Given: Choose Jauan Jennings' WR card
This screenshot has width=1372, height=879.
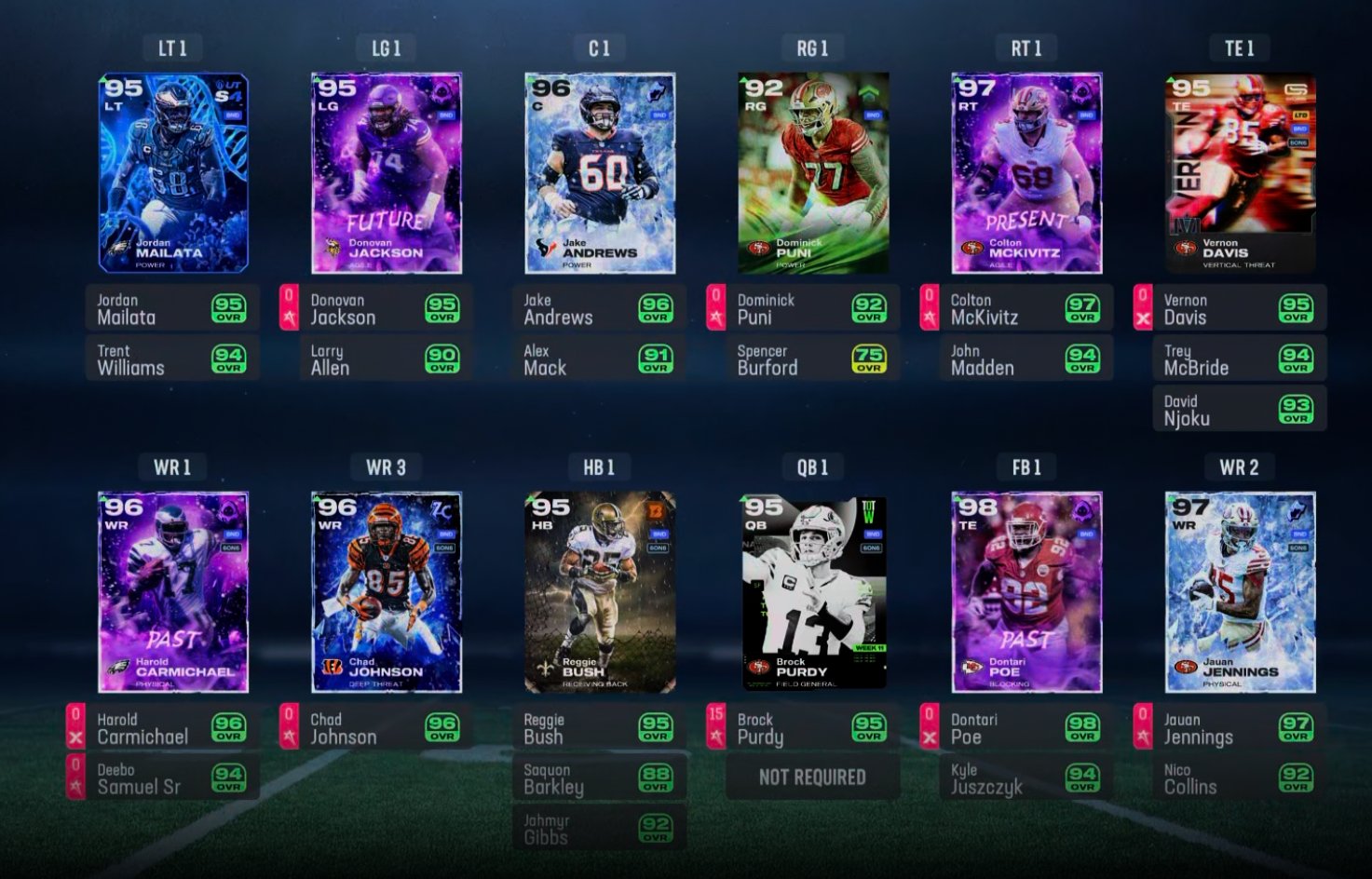Looking at the screenshot, I should click(1240, 592).
